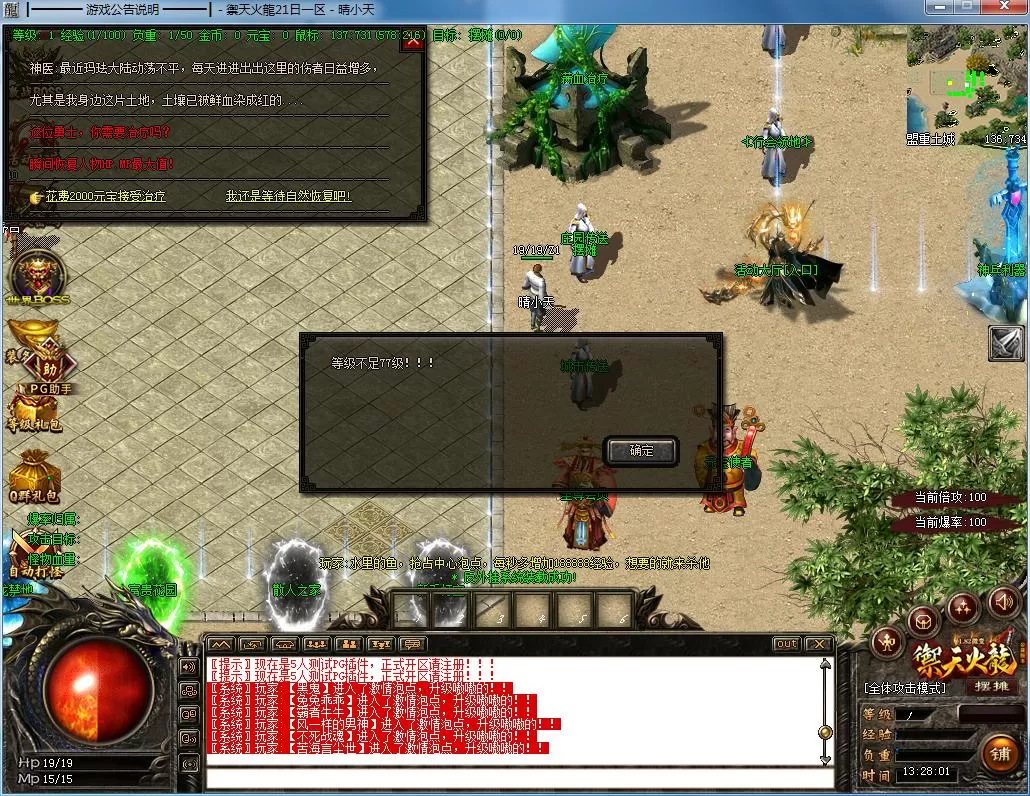
Task: Confirm the level warning with 确定
Action: pyautogui.click(x=641, y=451)
